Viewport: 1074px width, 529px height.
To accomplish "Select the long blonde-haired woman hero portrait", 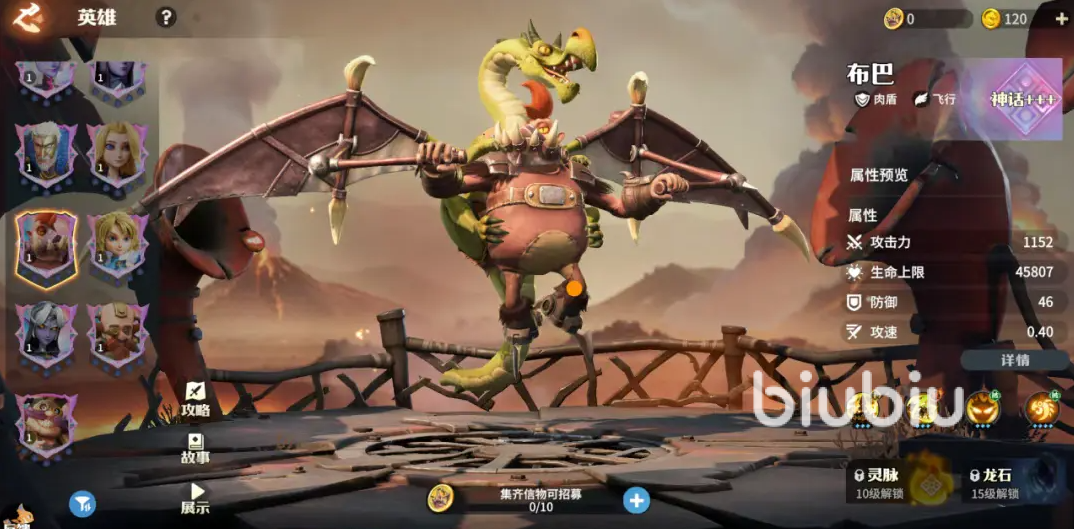I will pyautogui.click(x=117, y=156).
